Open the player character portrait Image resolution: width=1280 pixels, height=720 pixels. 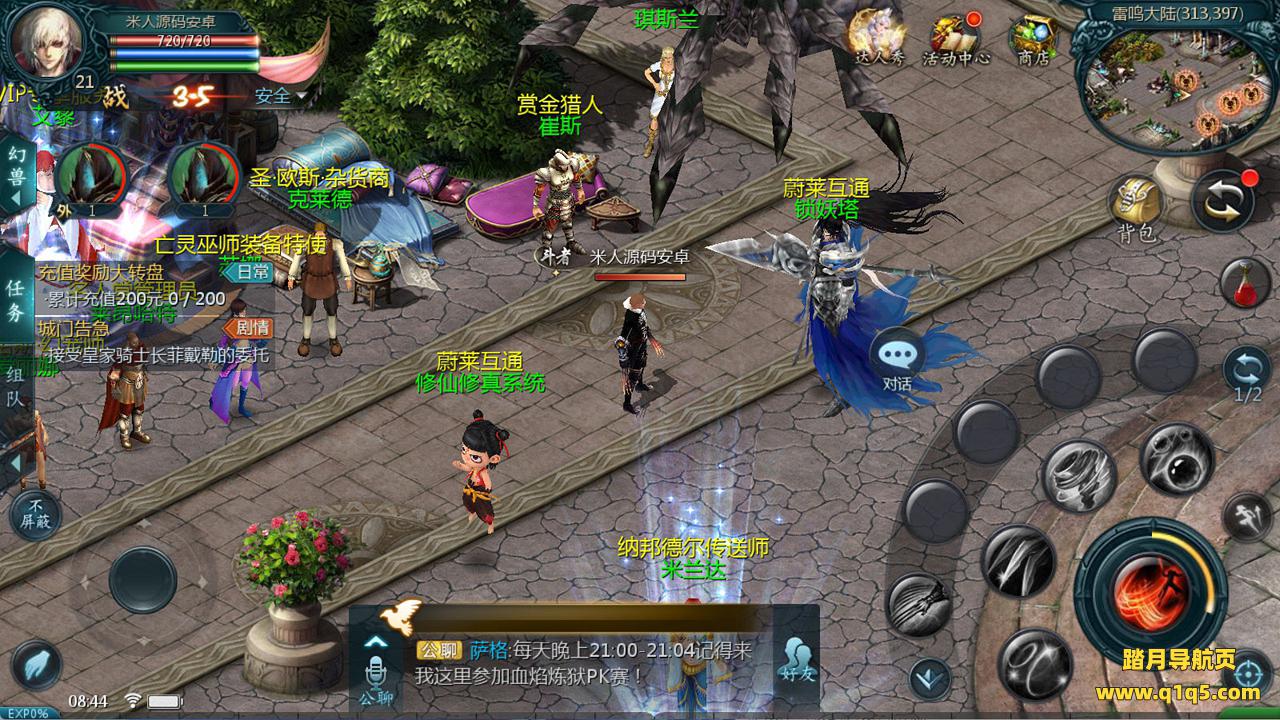[x=45, y=40]
